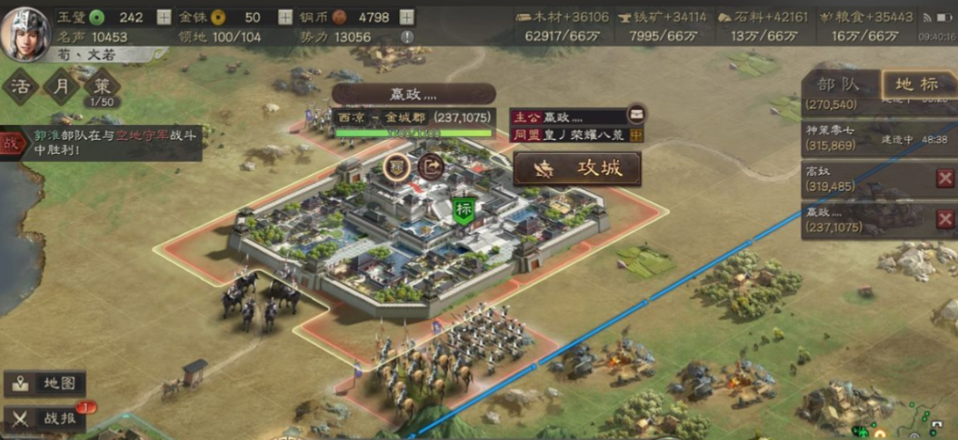Add more 金铢 (gold) currency
The width and height of the screenshot is (958, 440).
pos(284,17)
